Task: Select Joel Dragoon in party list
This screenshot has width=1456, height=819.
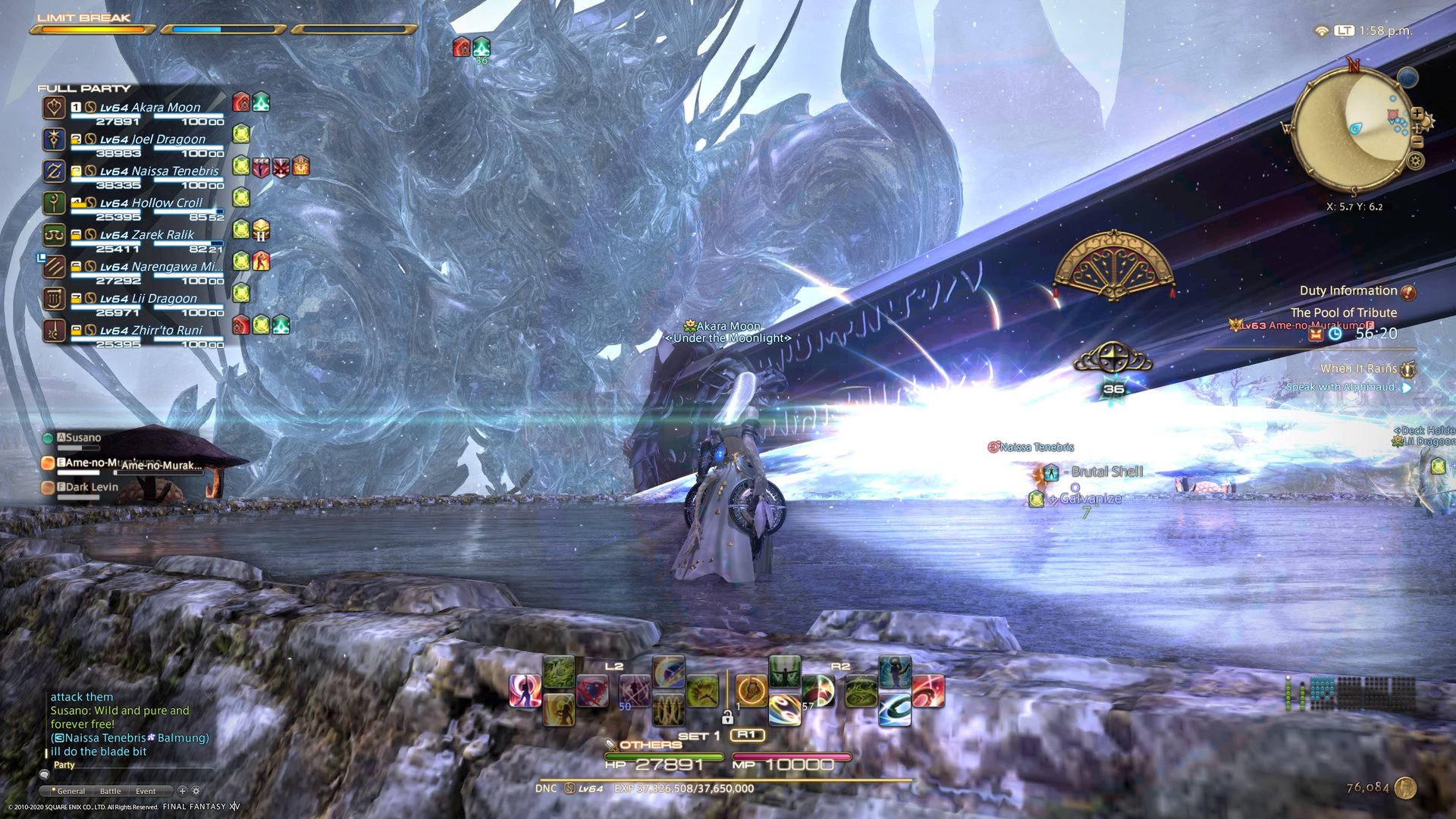Action: click(152, 140)
